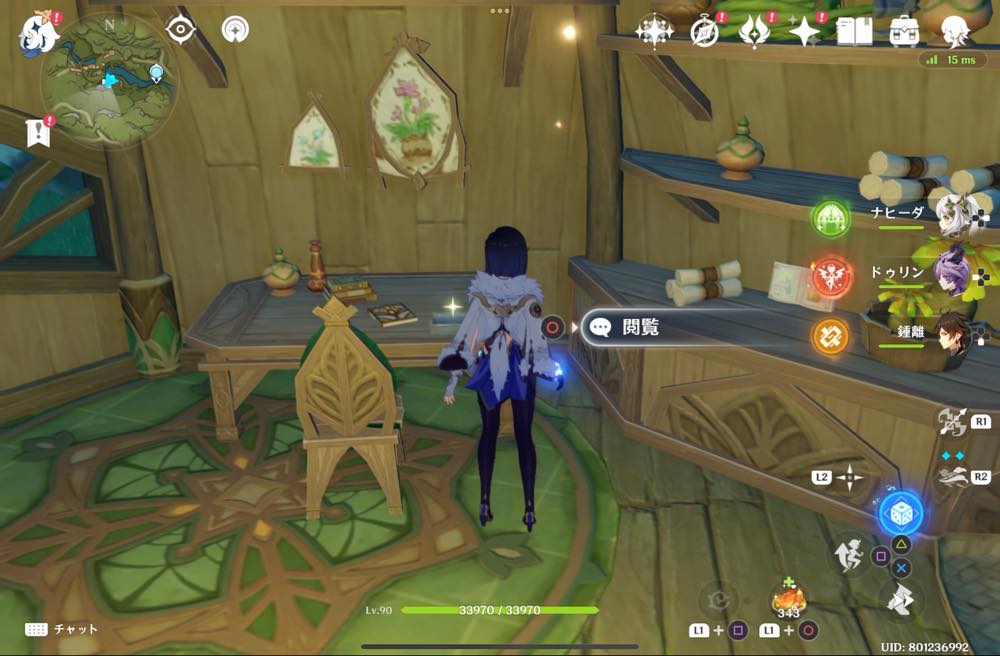Open the Adventurer Handbook book icon
Image resolution: width=1000 pixels, height=656 pixels.
pyautogui.click(x=854, y=31)
